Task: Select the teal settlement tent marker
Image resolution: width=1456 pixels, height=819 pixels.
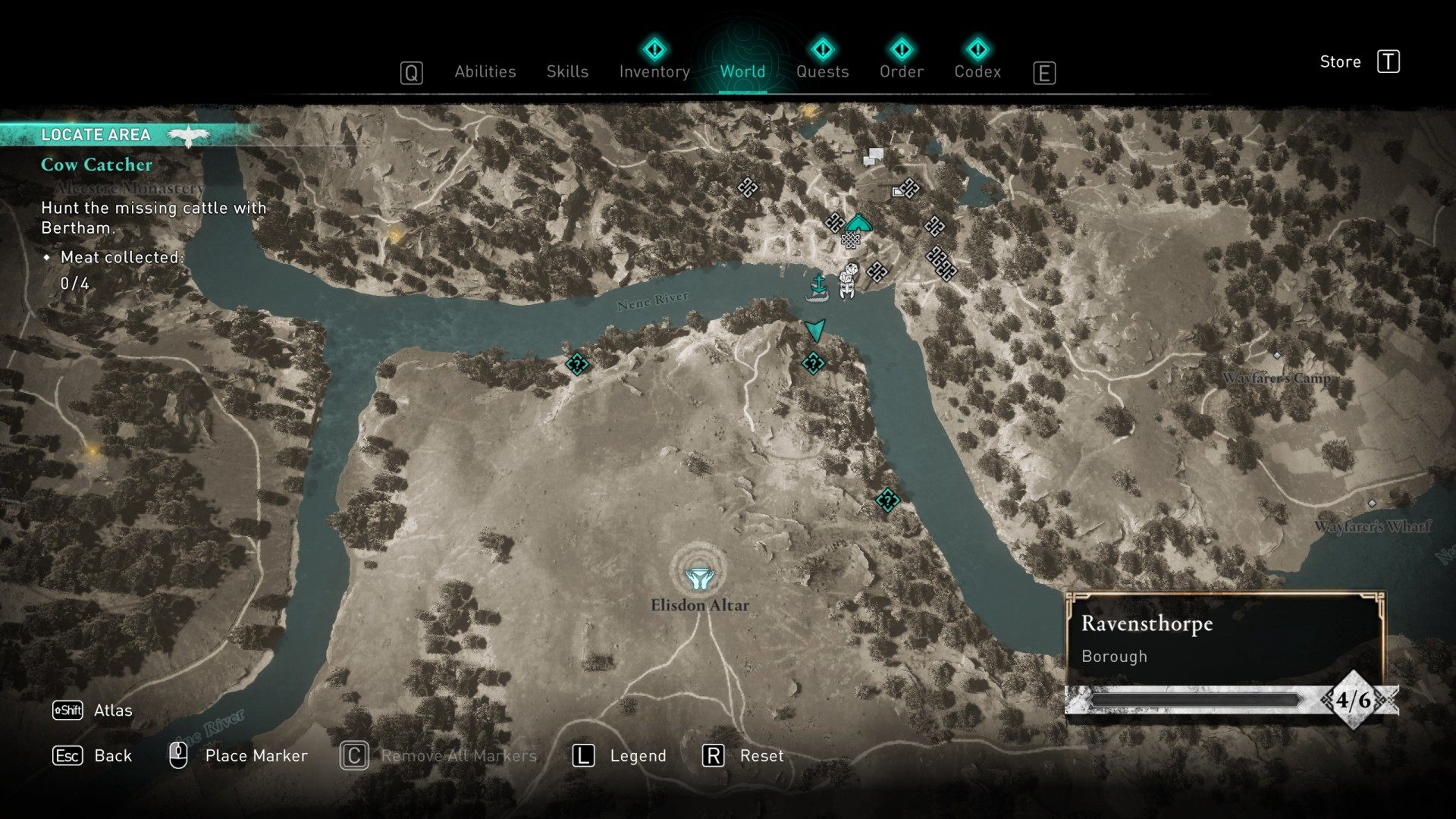Action: 858,223
